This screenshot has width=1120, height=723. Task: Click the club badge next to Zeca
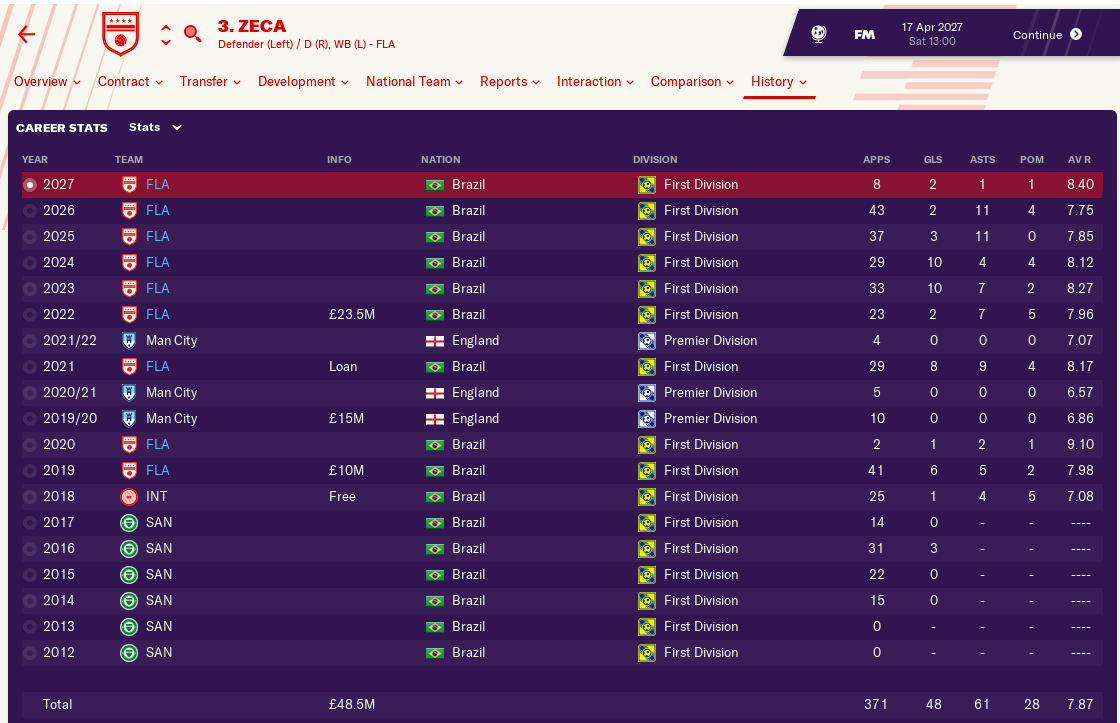(x=121, y=34)
